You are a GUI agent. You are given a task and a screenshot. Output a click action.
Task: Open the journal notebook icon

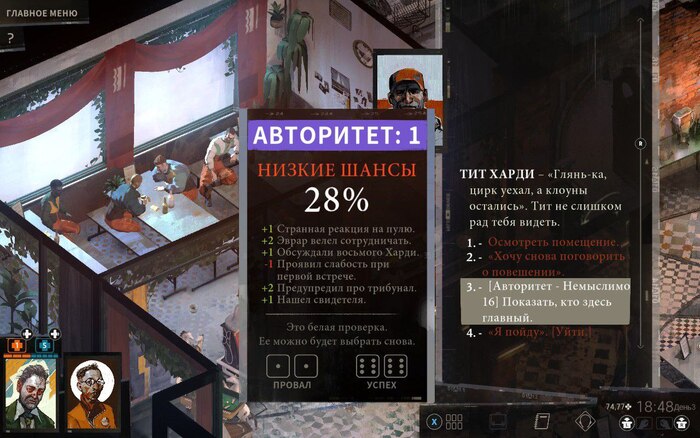544,420
